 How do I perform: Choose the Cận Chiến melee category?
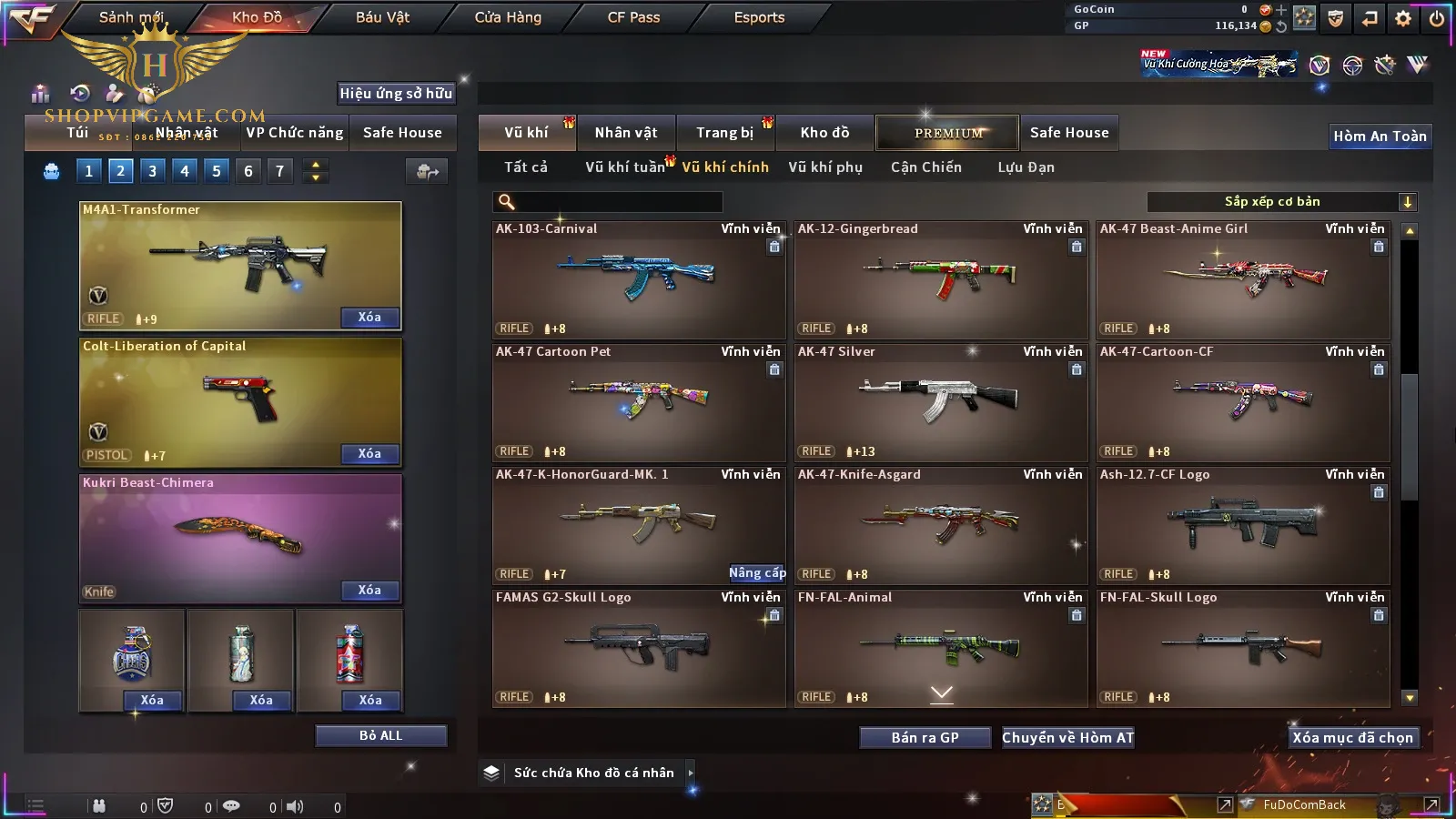pos(925,167)
